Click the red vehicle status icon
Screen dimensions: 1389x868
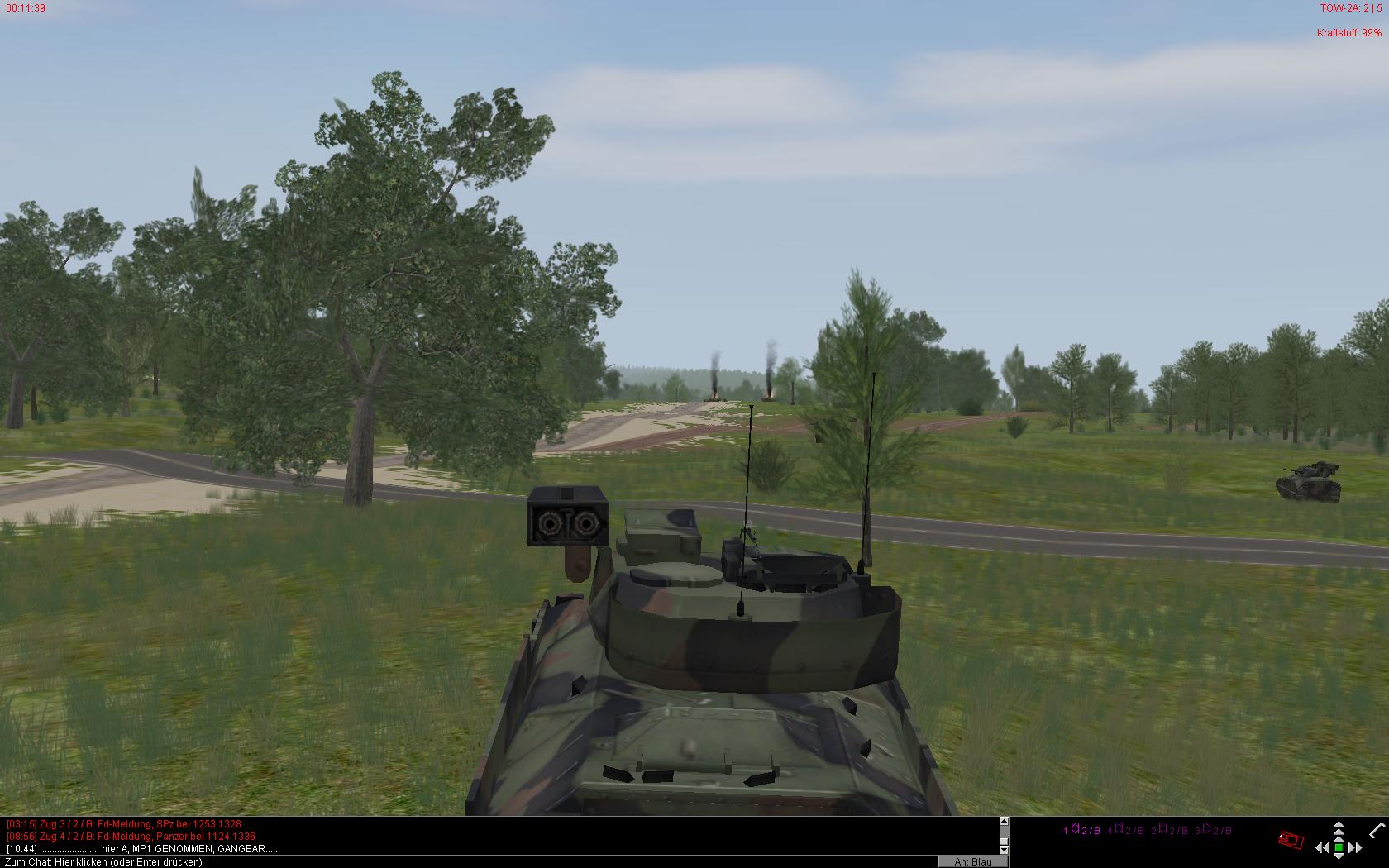pos(1291,840)
